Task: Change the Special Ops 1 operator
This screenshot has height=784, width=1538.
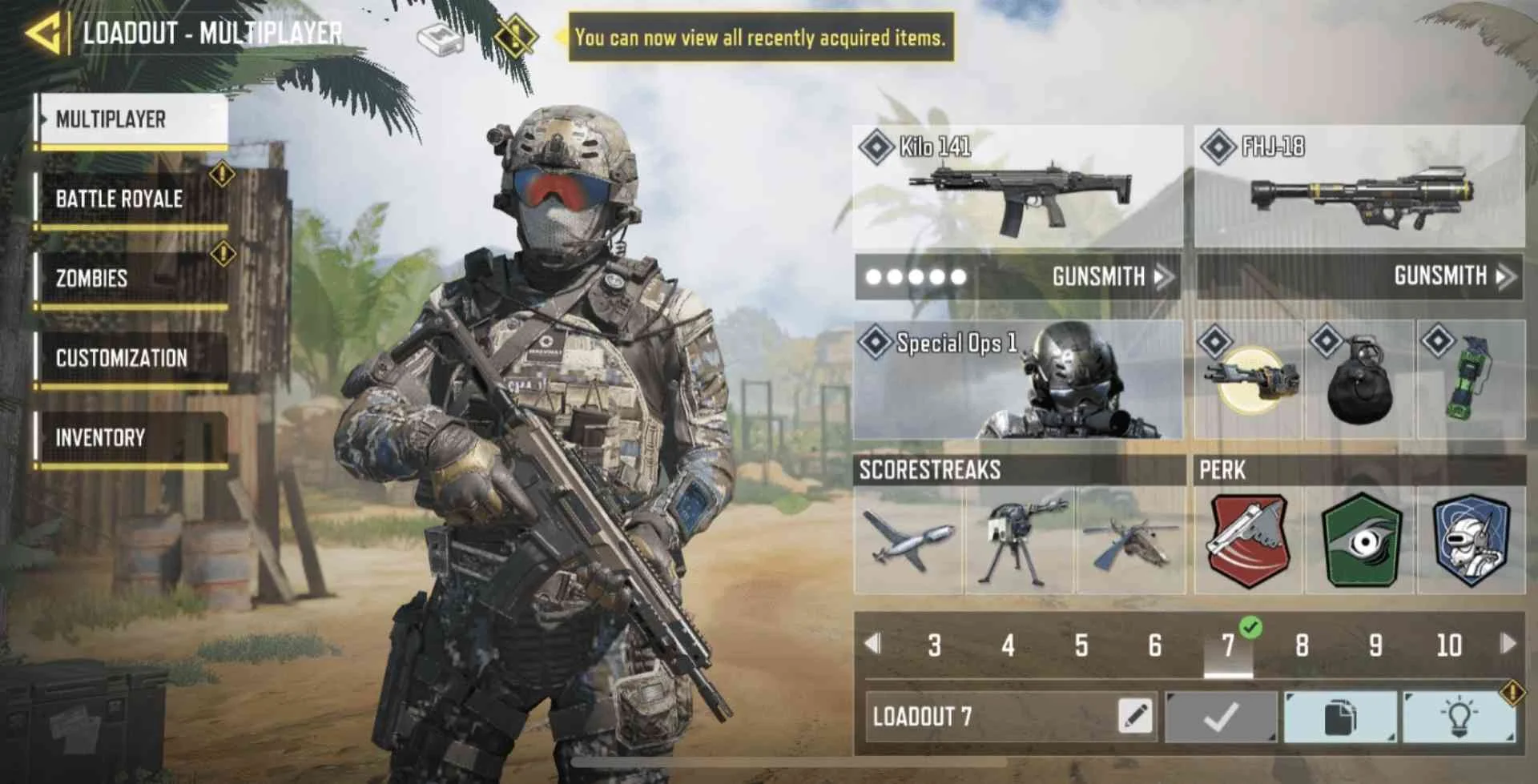Action: pyautogui.click(x=1017, y=380)
